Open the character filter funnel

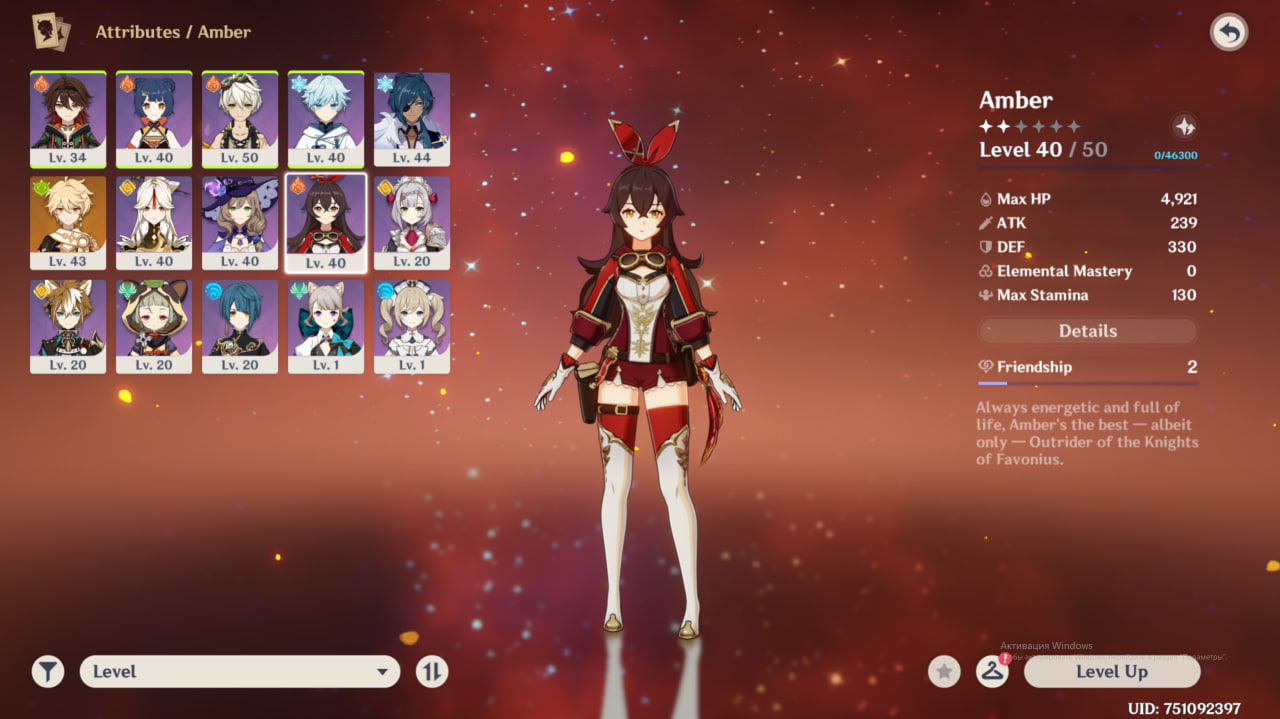pos(48,672)
